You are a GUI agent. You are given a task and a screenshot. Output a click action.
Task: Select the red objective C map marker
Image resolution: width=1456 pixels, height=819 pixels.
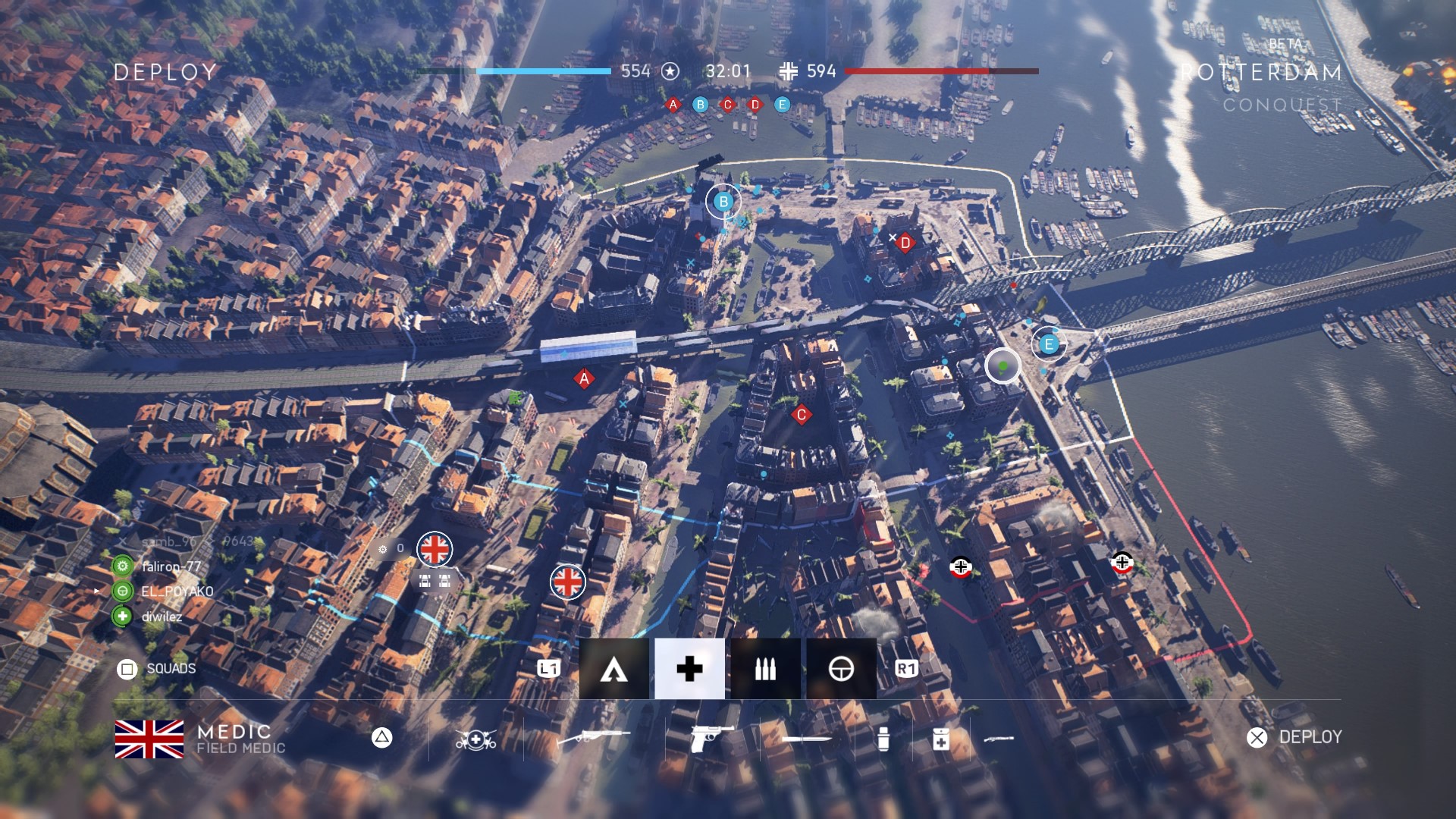click(x=801, y=415)
